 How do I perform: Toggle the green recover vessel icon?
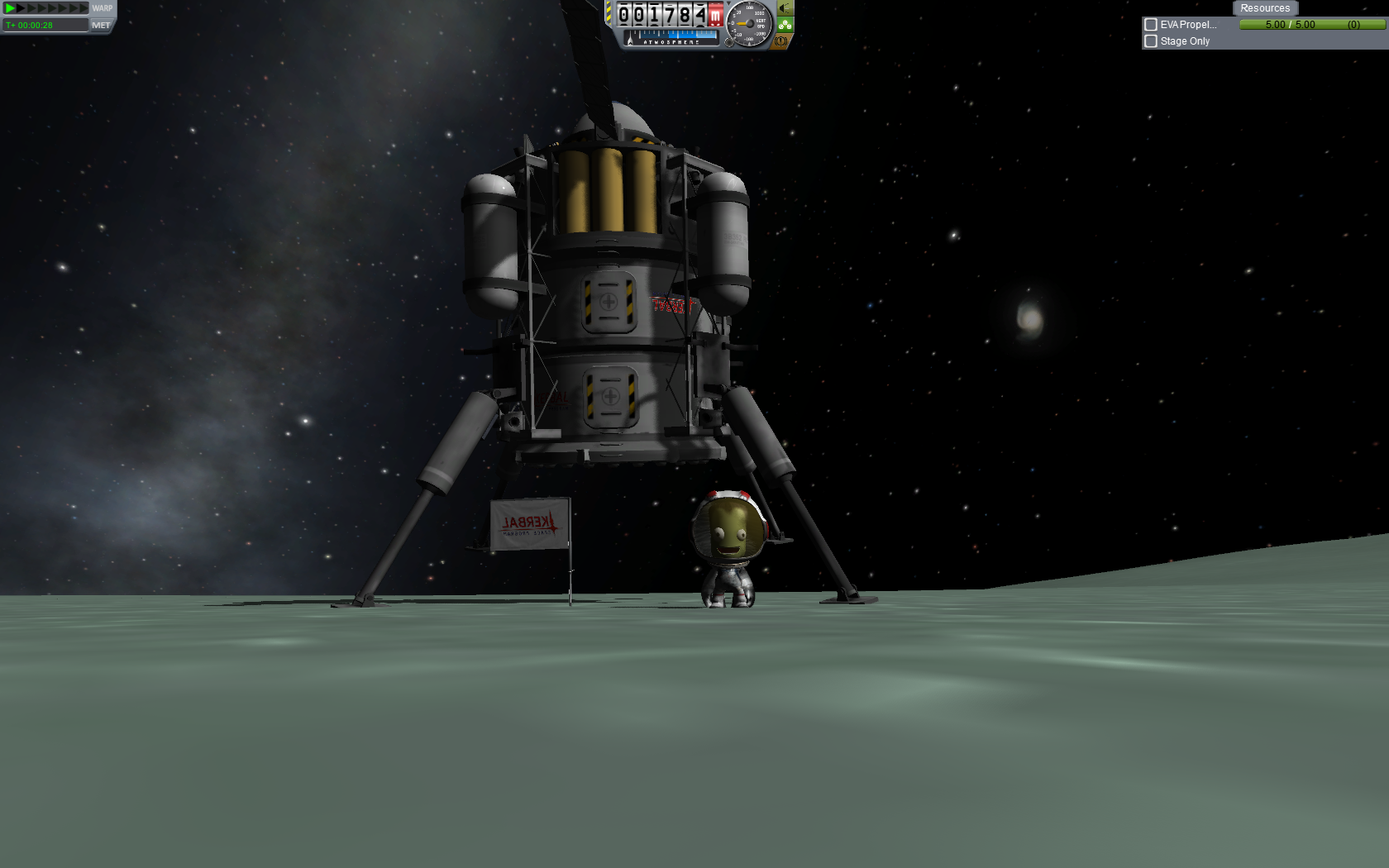[785, 25]
